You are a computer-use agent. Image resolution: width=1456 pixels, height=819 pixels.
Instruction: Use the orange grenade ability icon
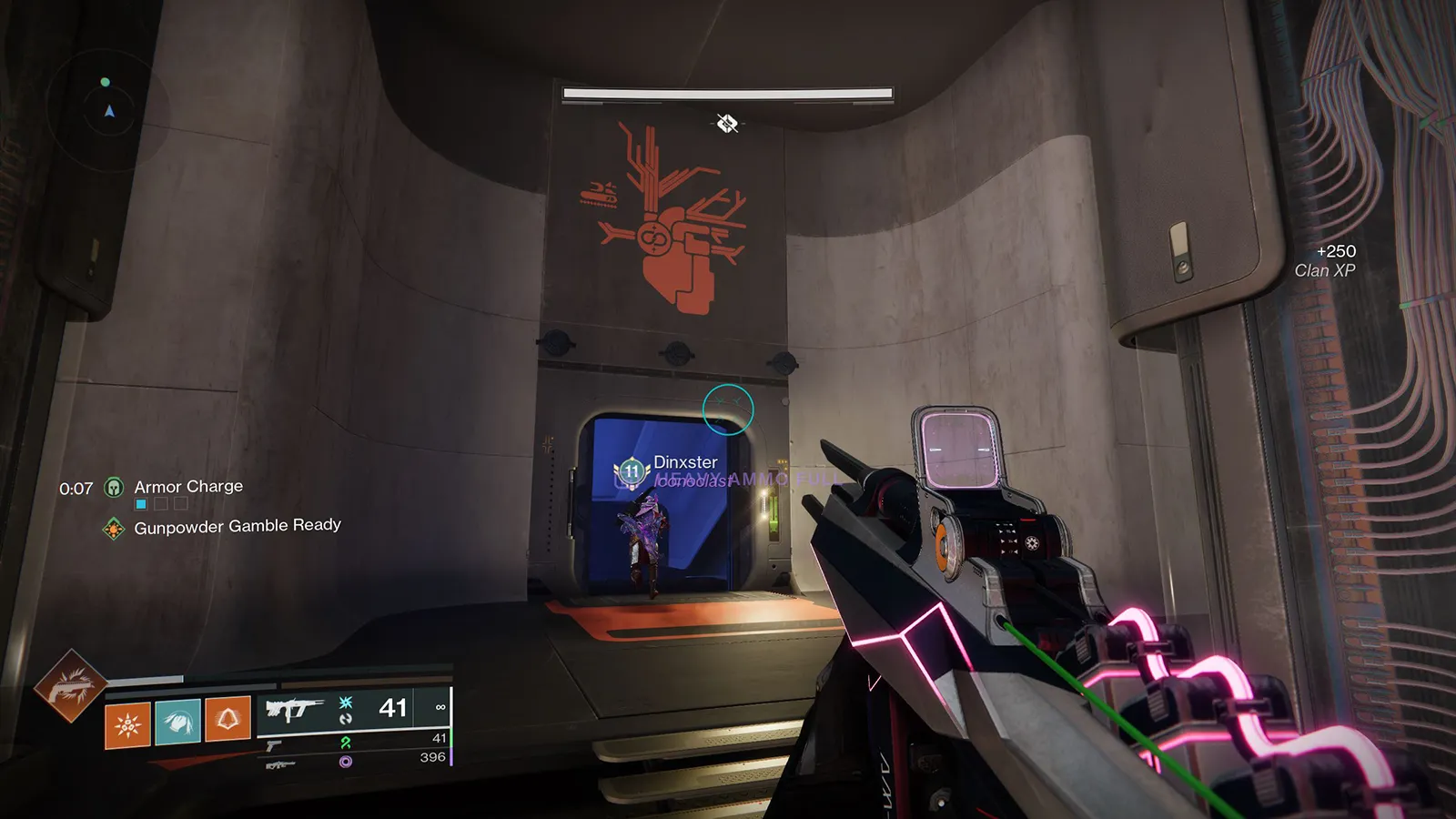[x=127, y=724]
